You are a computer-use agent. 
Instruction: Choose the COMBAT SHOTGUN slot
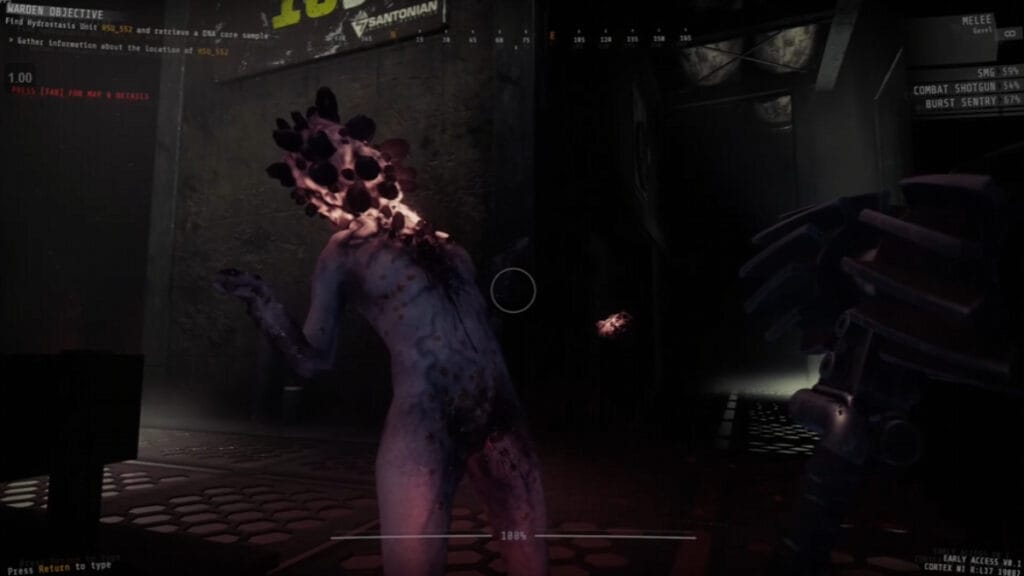point(966,88)
